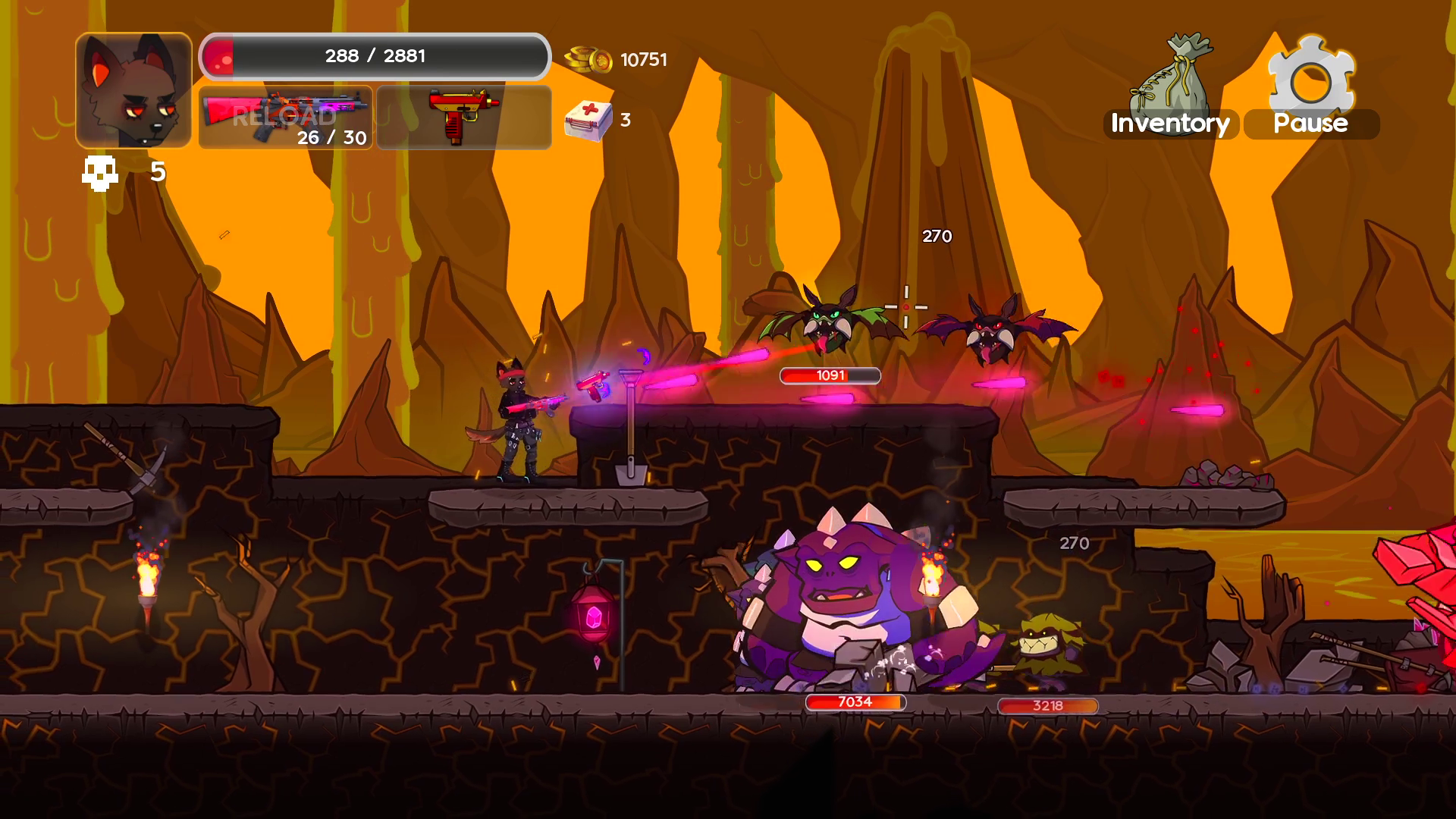
Task: Click the skull kill counter icon
Action: pyautogui.click(x=99, y=173)
